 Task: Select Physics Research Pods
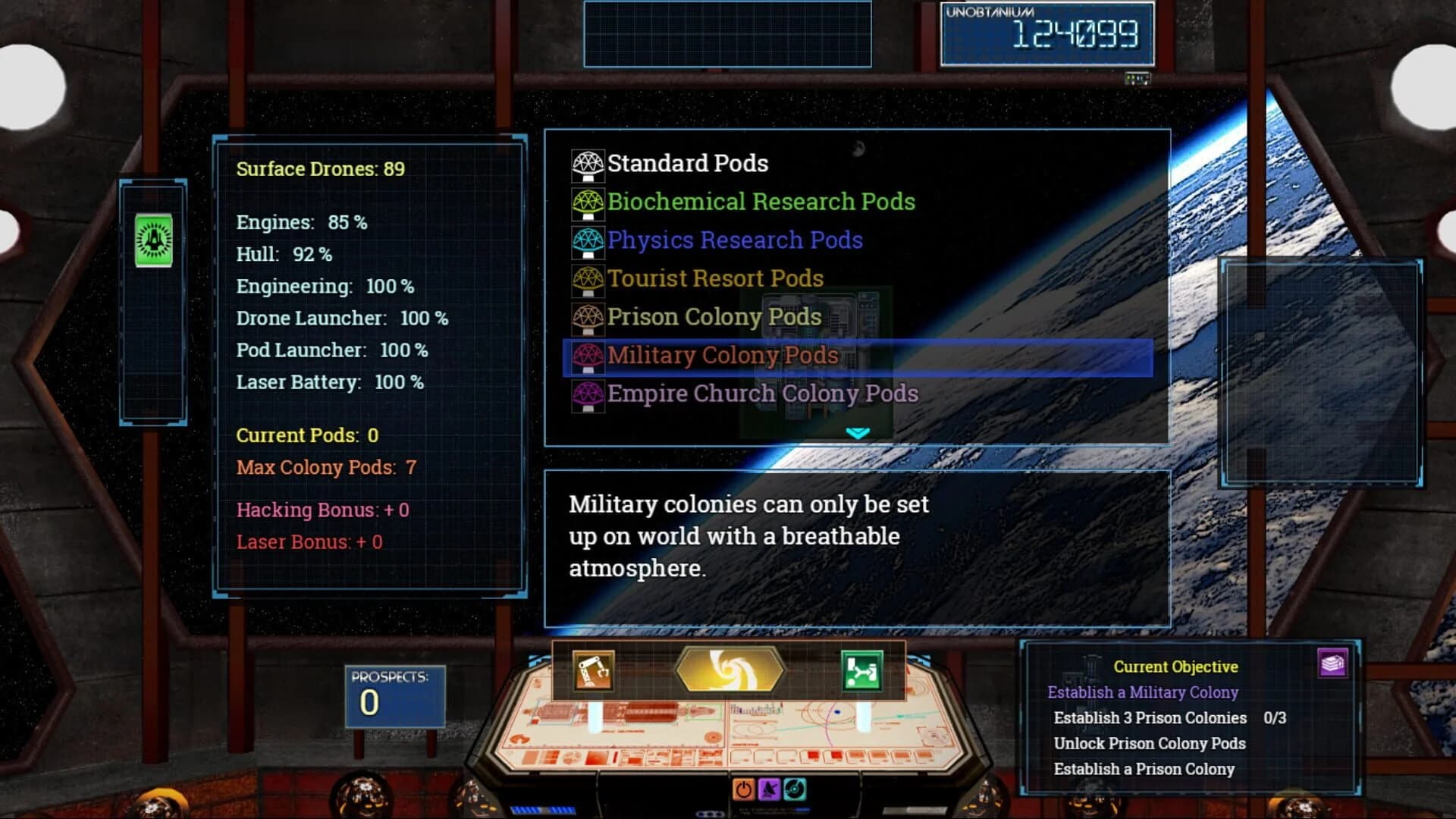tap(734, 240)
